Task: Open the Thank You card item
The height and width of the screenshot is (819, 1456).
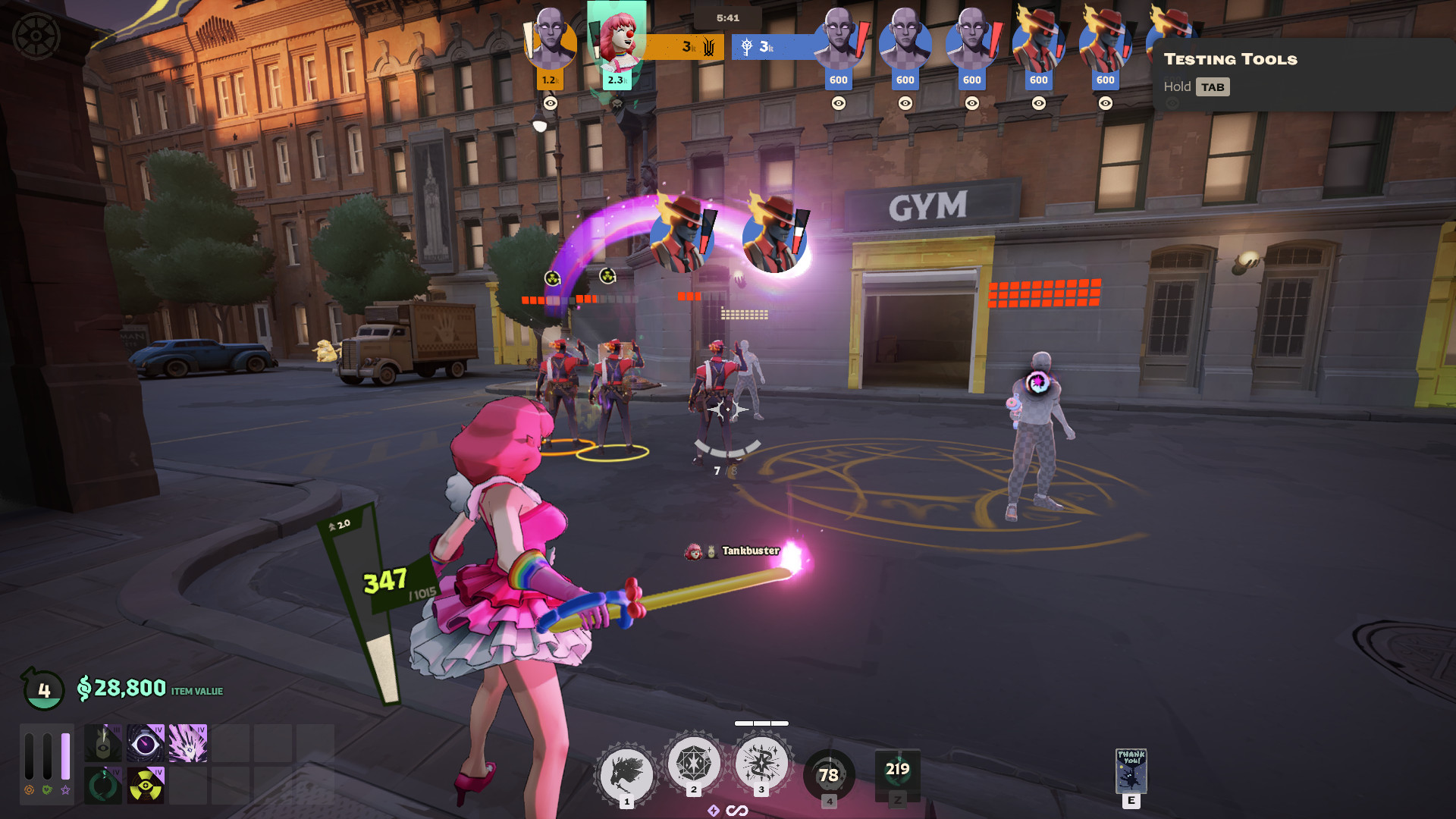Action: 1131,771
